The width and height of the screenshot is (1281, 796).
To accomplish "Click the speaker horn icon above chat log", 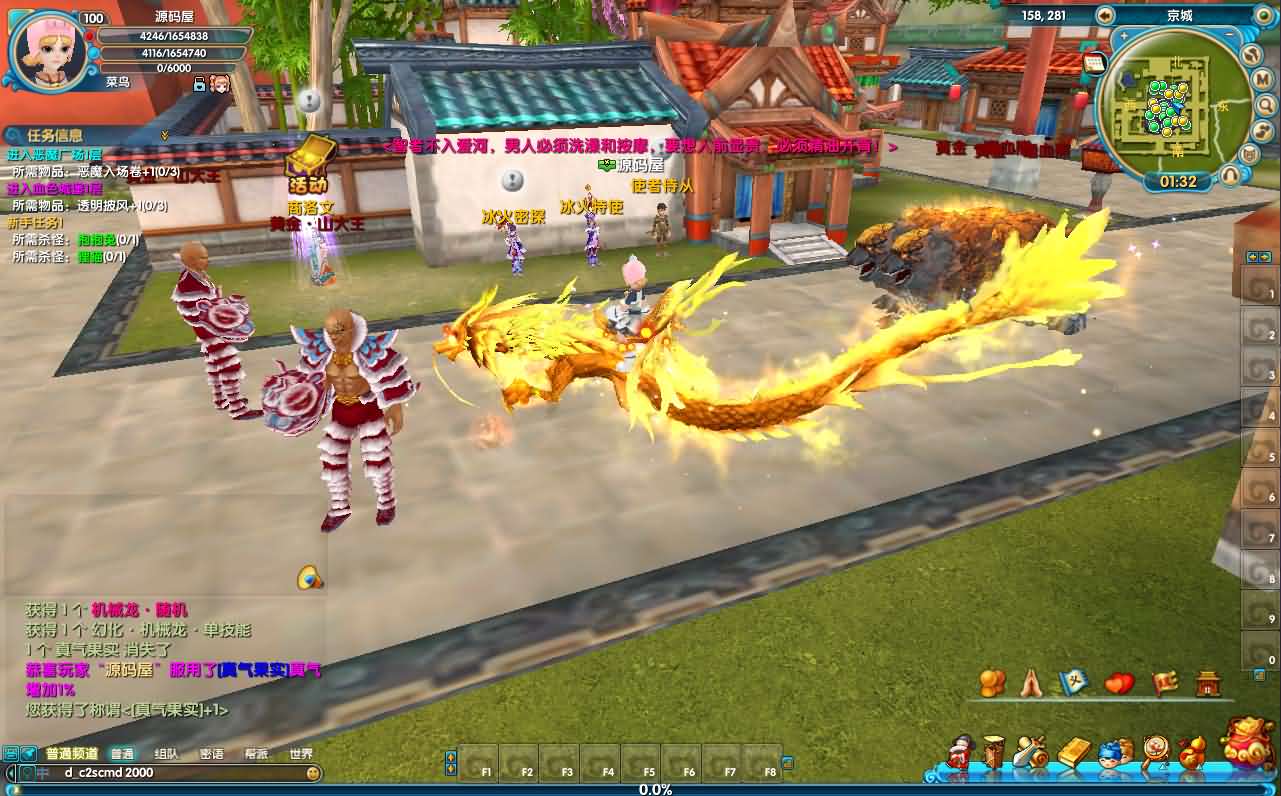I will coord(309,577).
